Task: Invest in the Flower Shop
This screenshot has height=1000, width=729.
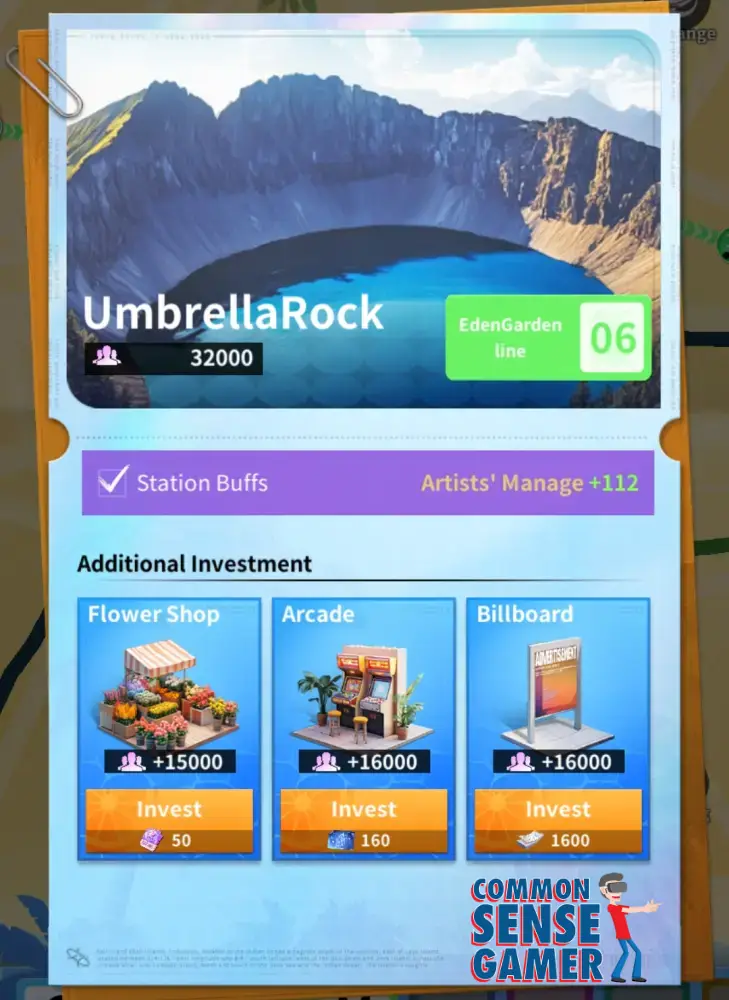Action: [x=168, y=821]
